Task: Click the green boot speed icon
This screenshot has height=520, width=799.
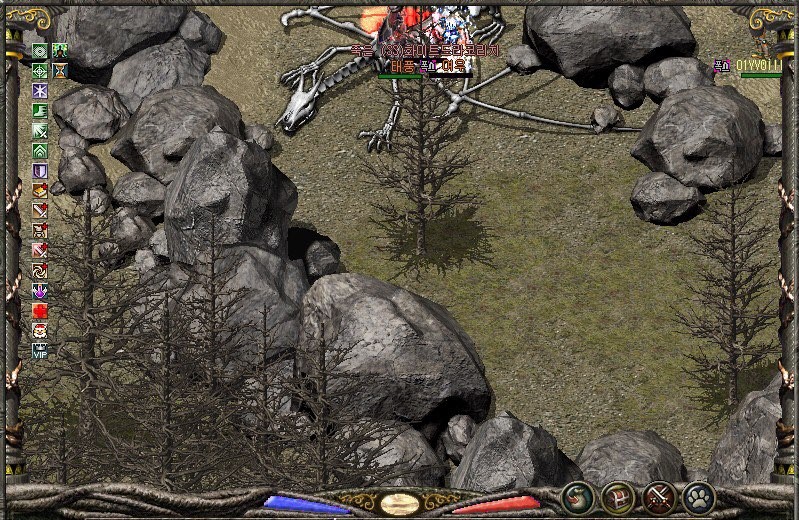Action: (40, 111)
